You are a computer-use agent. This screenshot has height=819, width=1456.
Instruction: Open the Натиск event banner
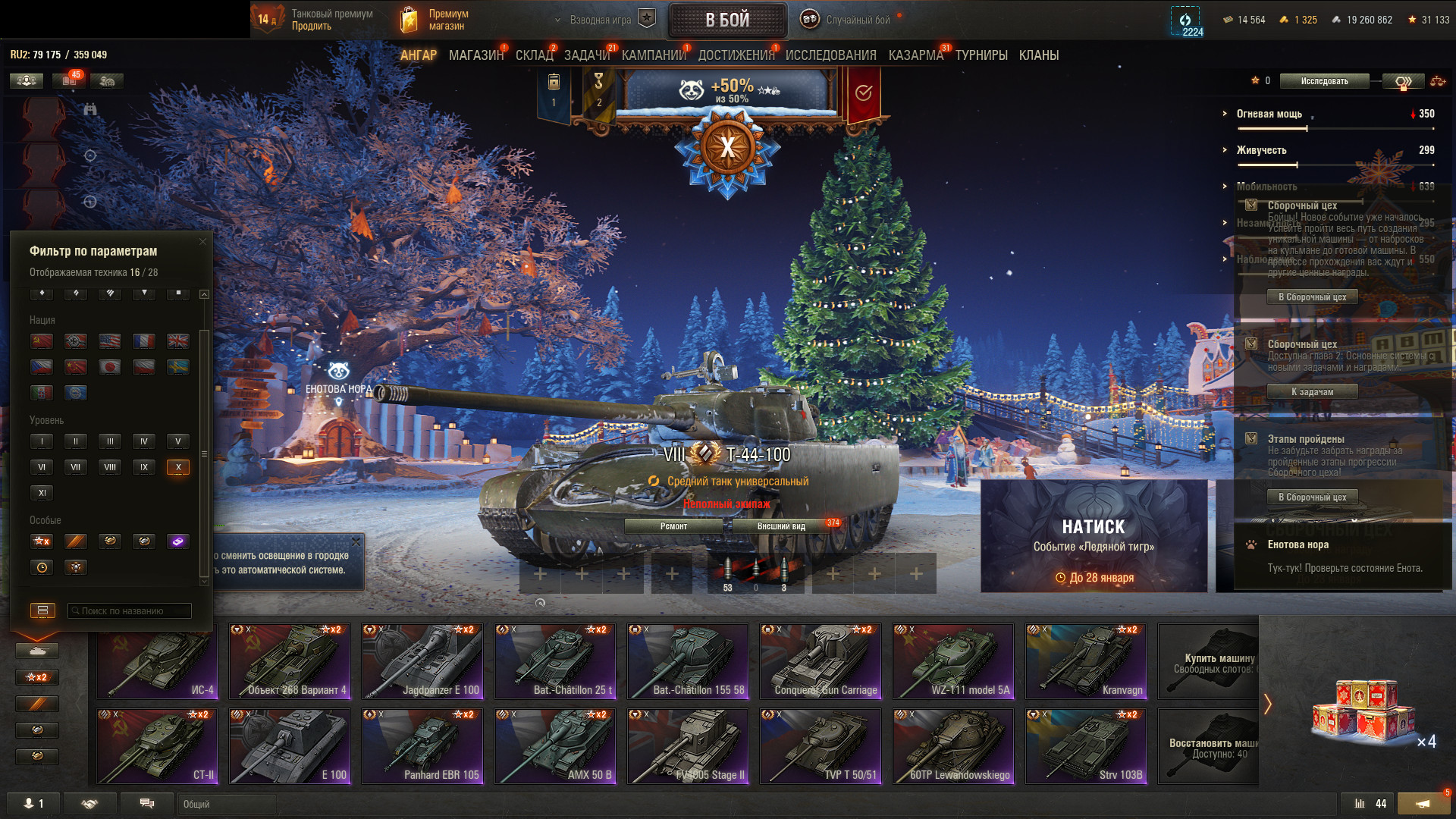click(1094, 536)
